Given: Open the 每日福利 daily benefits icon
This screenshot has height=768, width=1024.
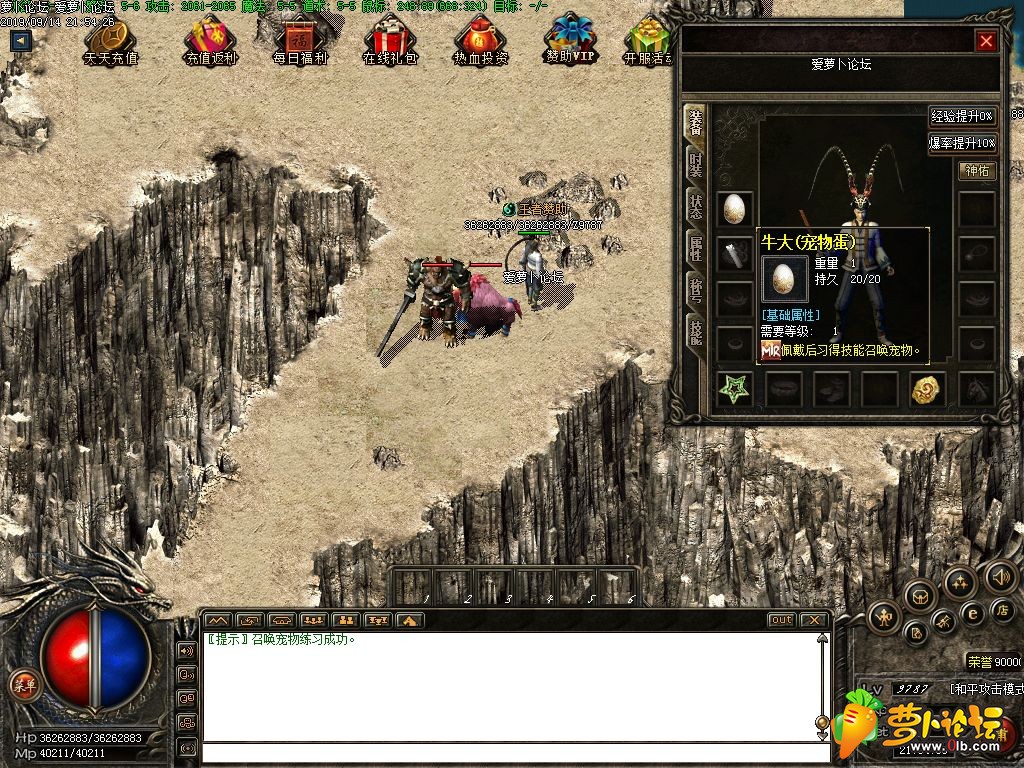Looking at the screenshot, I should click(x=299, y=41).
